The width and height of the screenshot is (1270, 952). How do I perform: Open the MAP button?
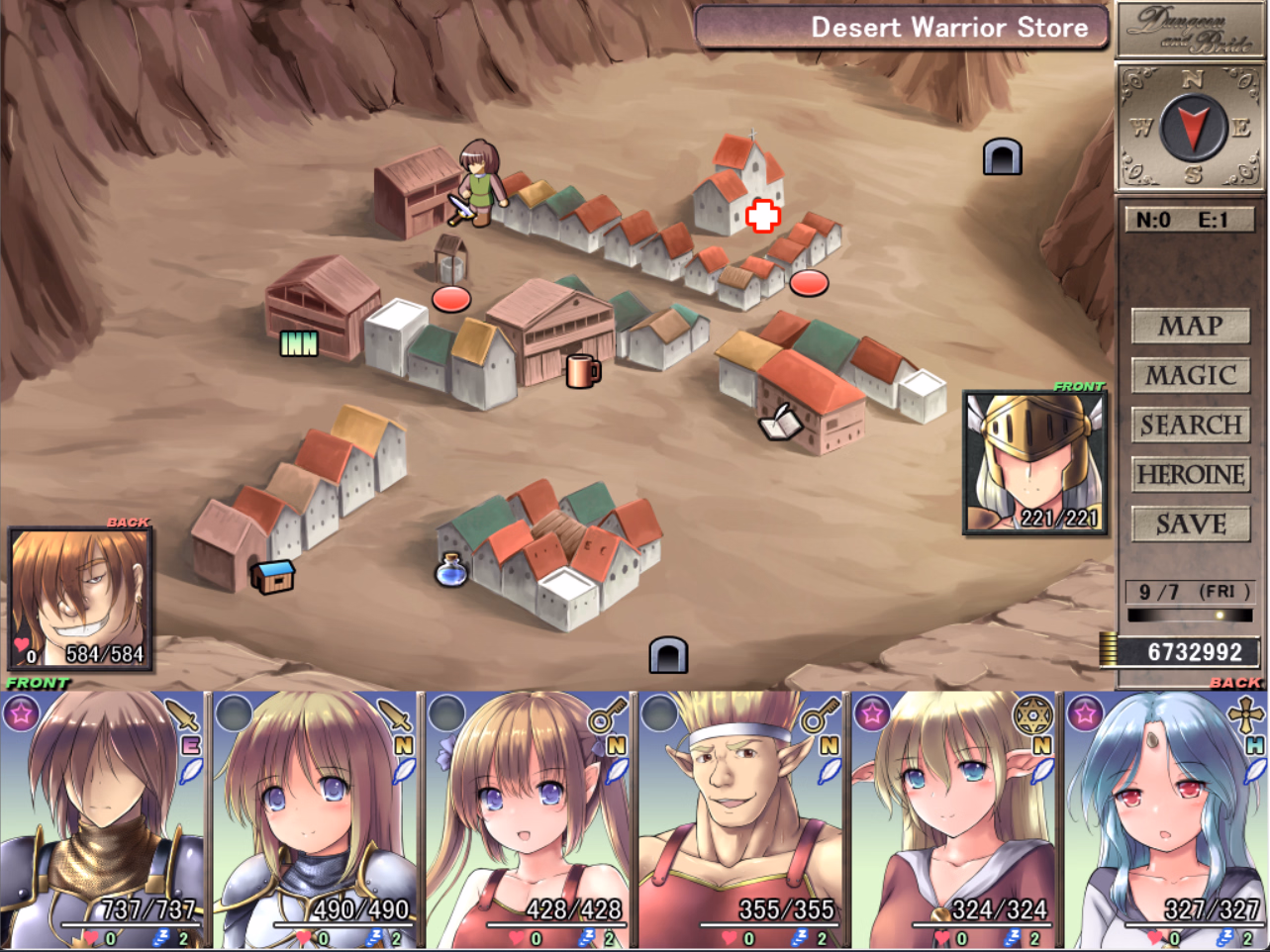[x=1190, y=326]
